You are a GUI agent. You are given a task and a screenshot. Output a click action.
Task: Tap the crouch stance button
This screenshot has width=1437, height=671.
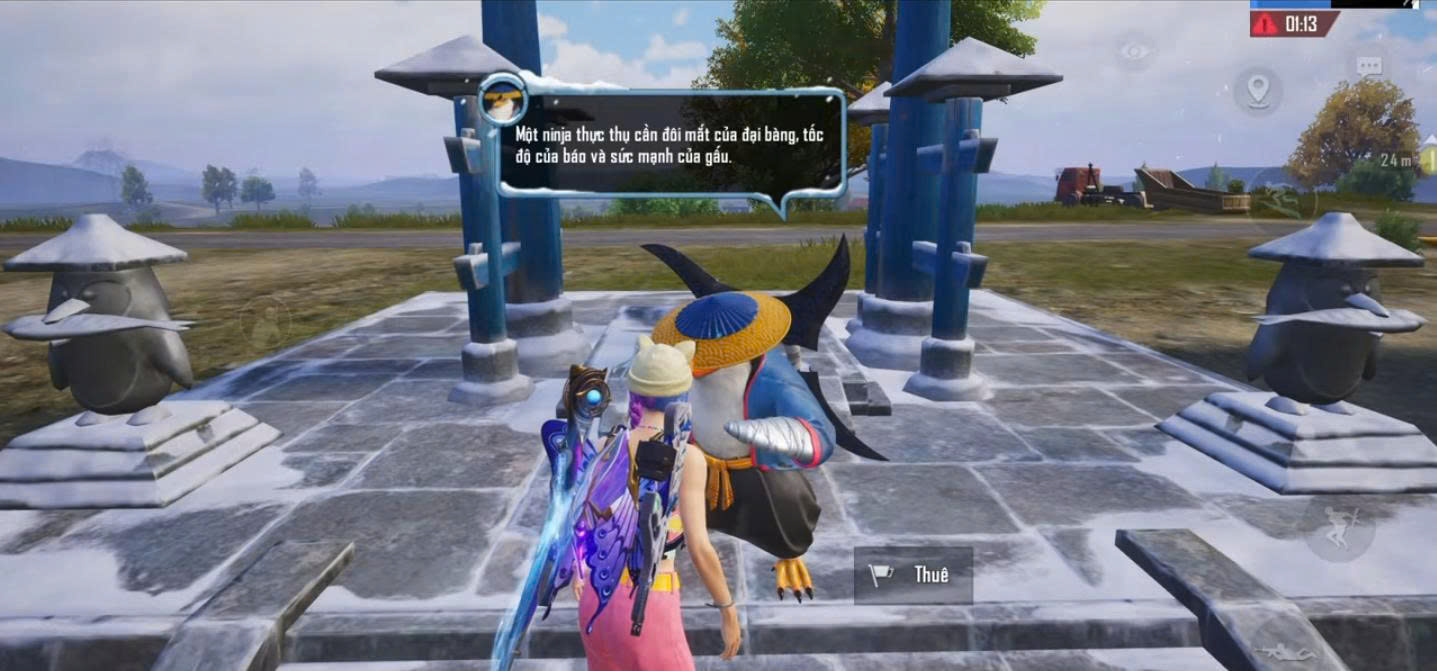(x=1338, y=527)
